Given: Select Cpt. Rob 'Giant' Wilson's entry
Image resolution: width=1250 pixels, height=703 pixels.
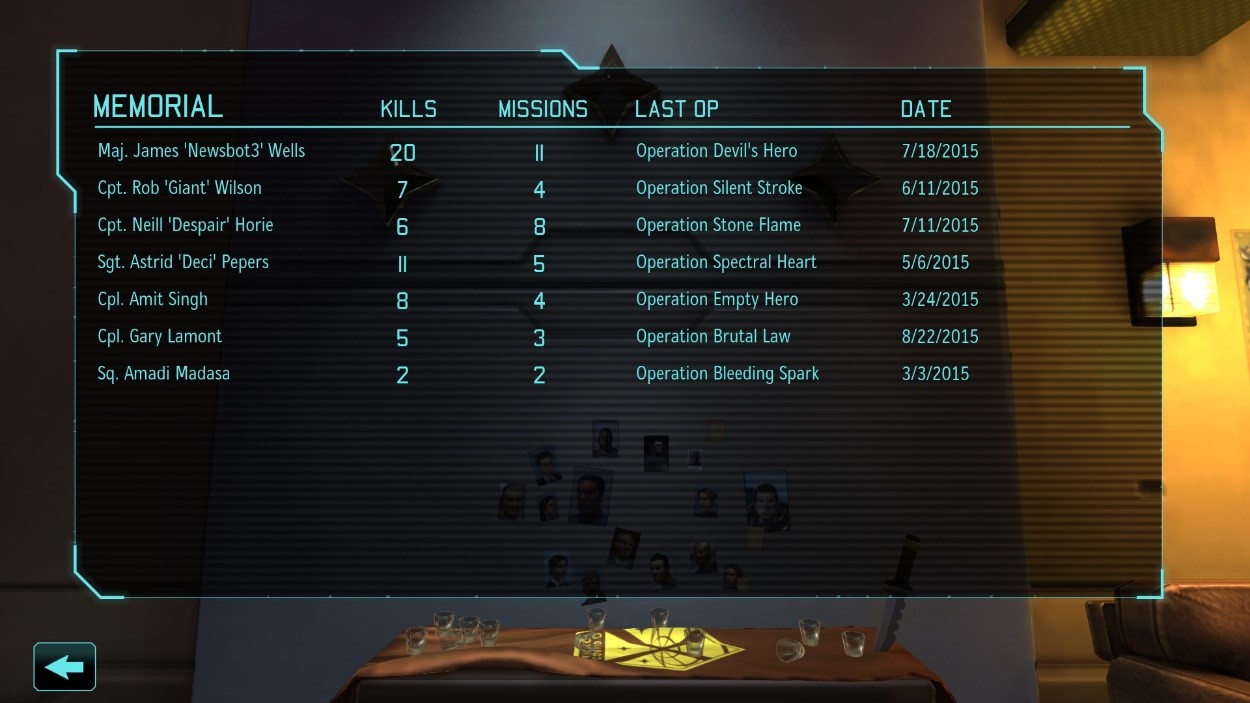Looking at the screenshot, I should [x=180, y=188].
